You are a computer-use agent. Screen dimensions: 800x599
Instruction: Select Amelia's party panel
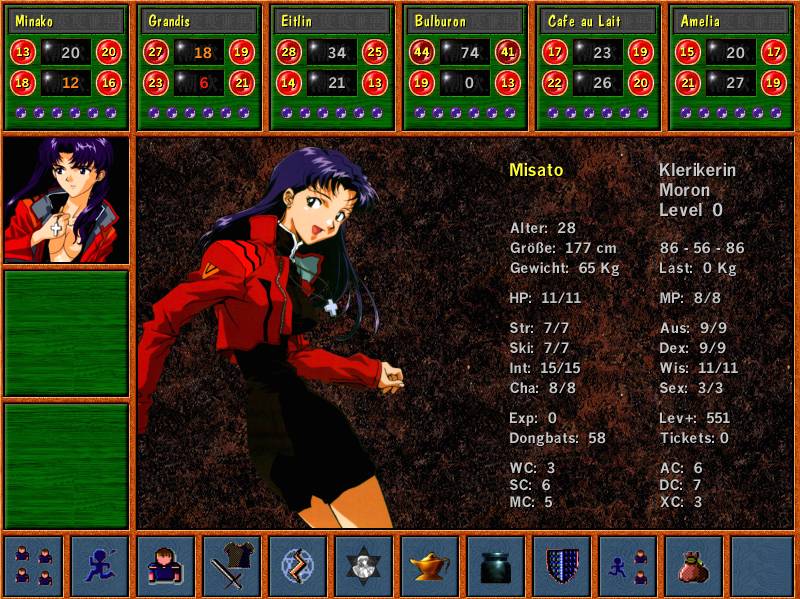coord(731,67)
